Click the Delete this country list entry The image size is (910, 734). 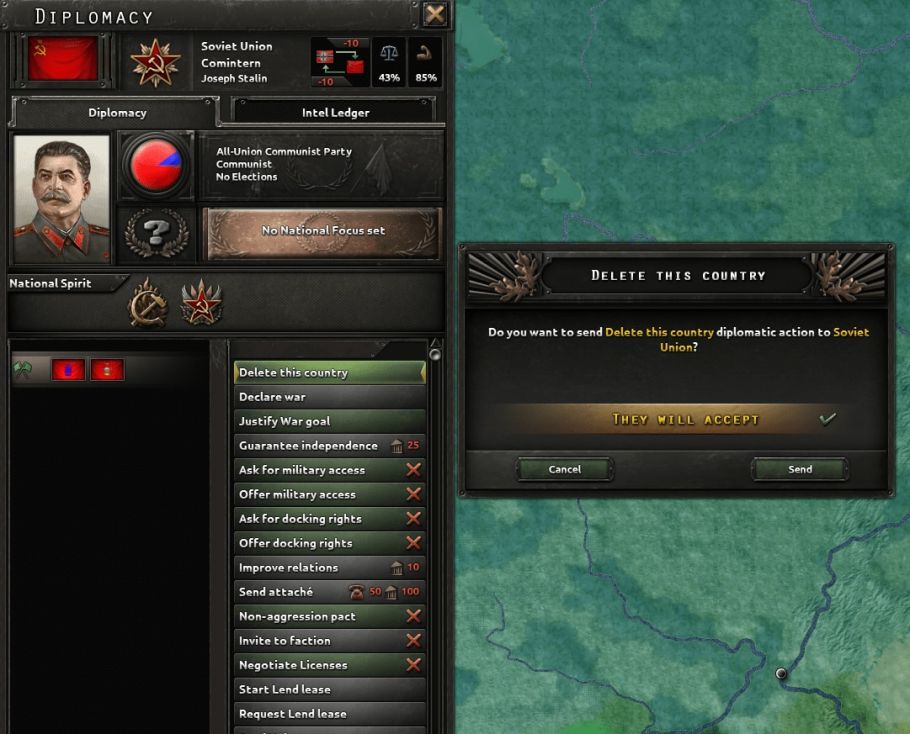click(x=329, y=373)
